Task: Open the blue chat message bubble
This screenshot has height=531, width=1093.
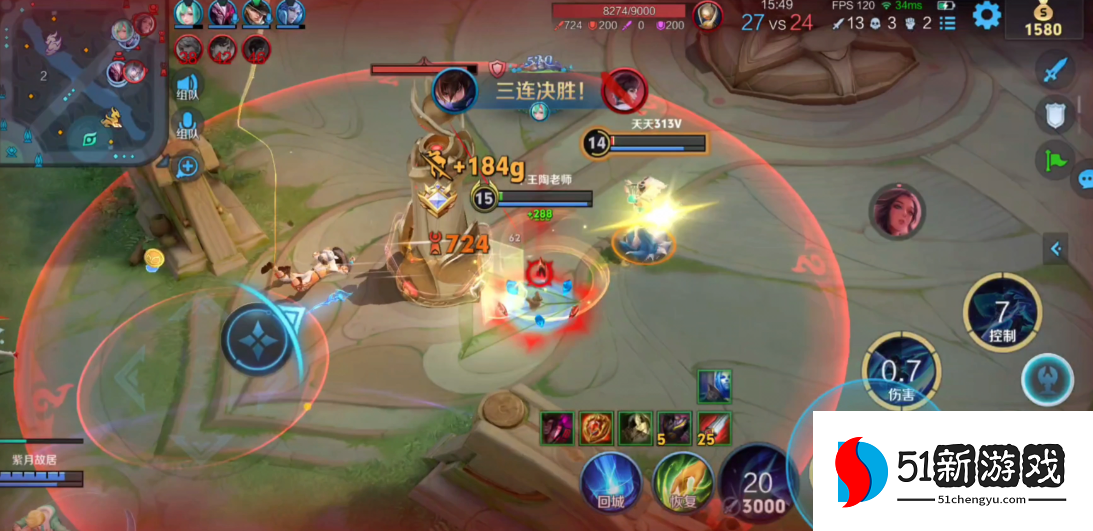Action: 1084,180
